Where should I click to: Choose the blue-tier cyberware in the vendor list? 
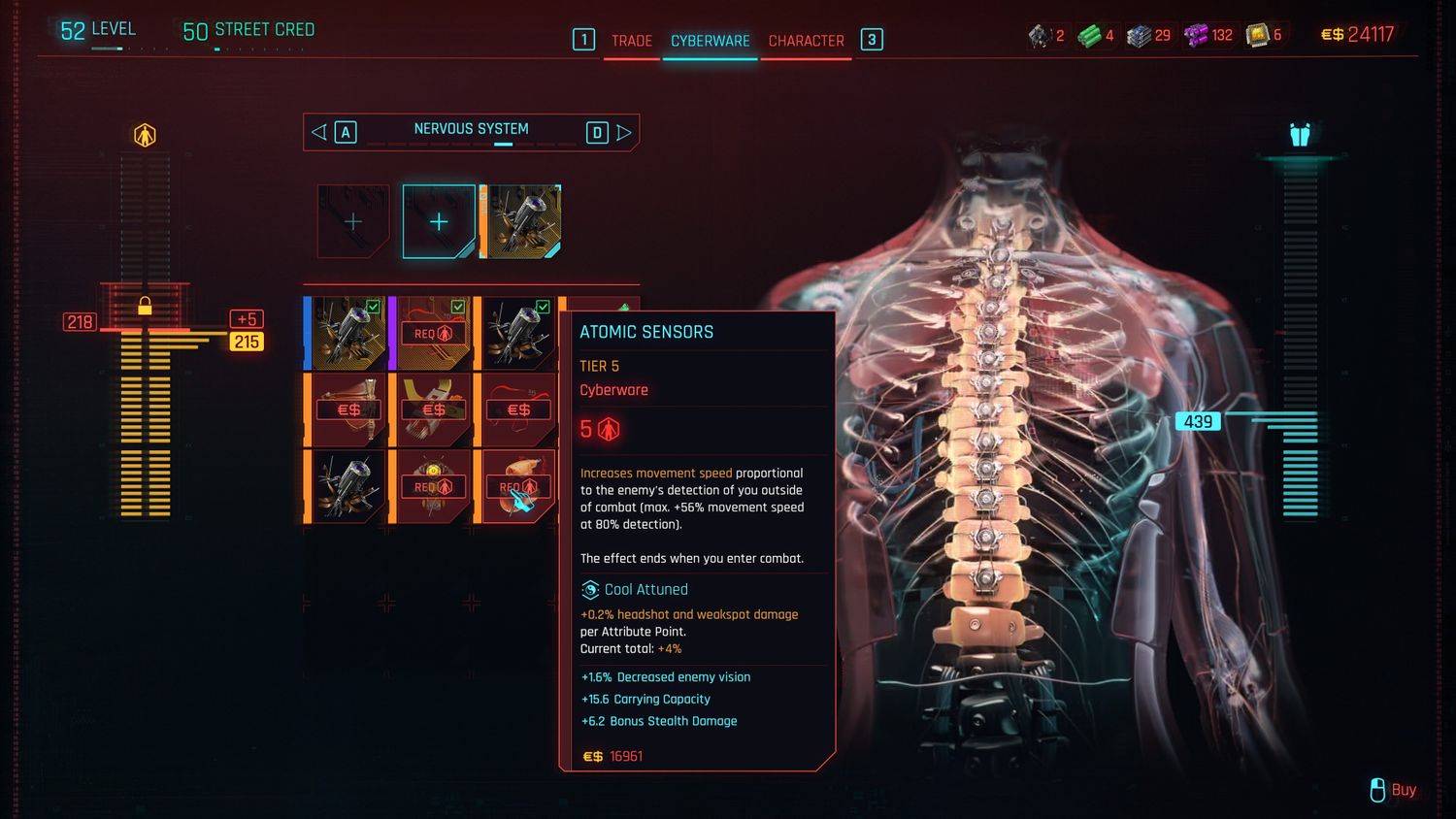pos(347,333)
